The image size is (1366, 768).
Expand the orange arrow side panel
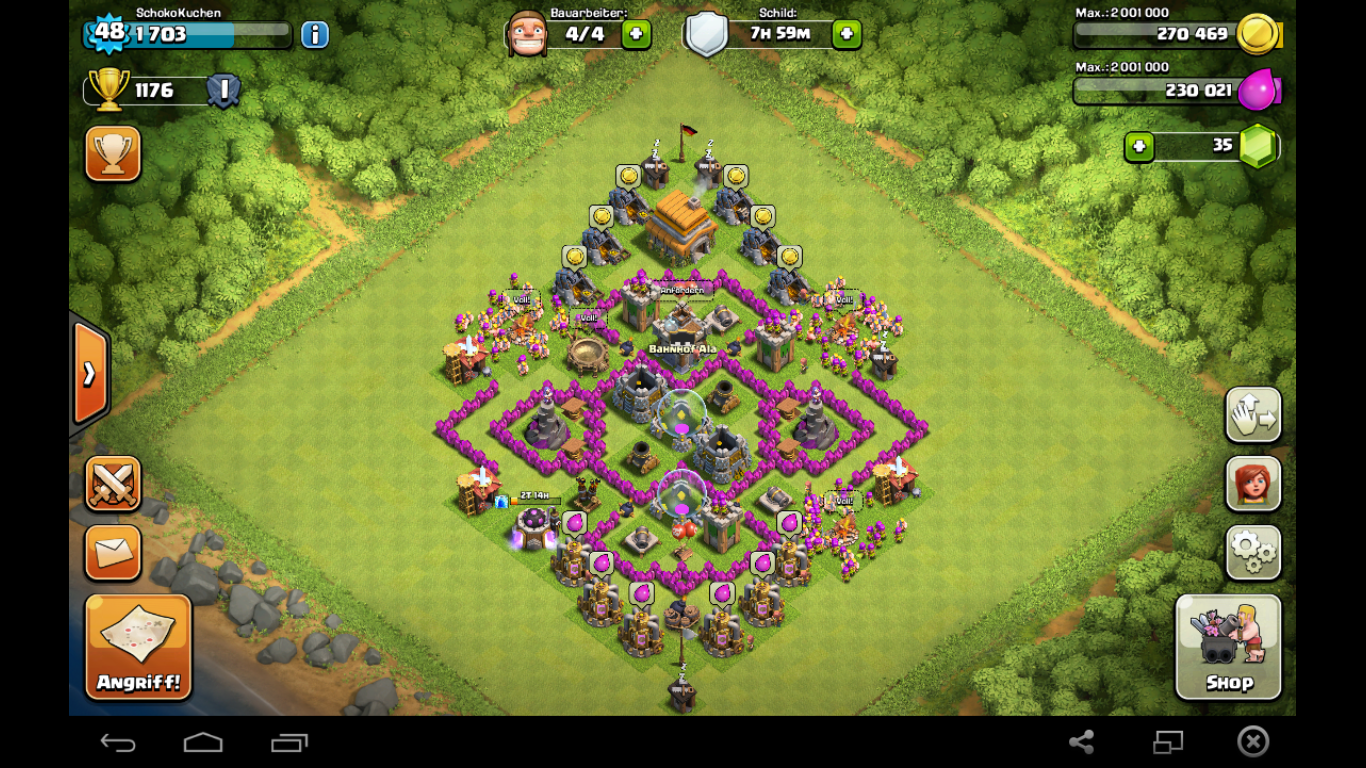pyautogui.click(x=90, y=373)
